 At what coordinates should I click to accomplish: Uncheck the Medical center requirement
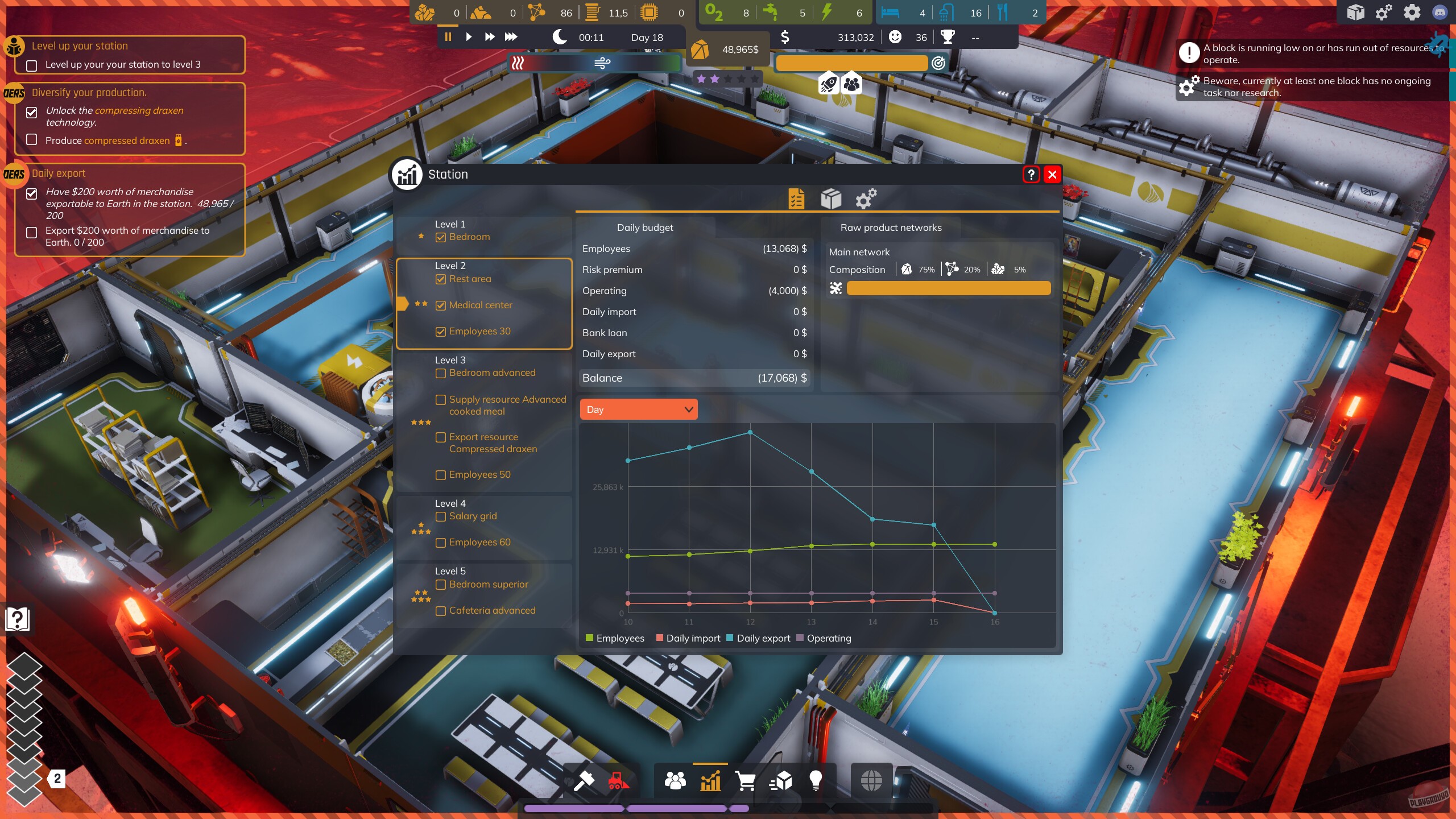tap(441, 305)
